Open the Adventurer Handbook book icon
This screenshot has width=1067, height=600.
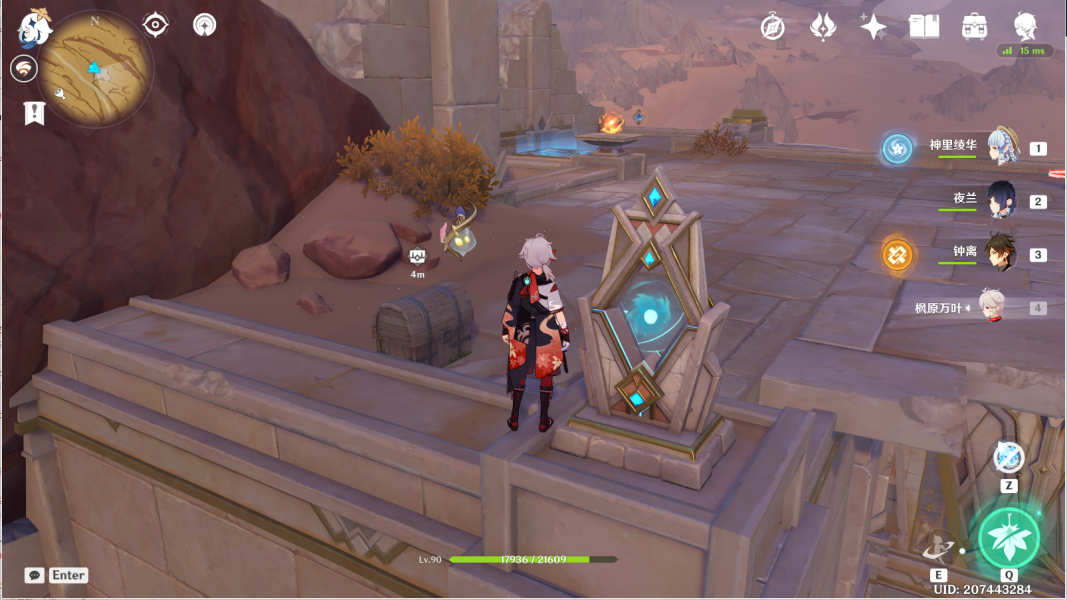(923, 27)
